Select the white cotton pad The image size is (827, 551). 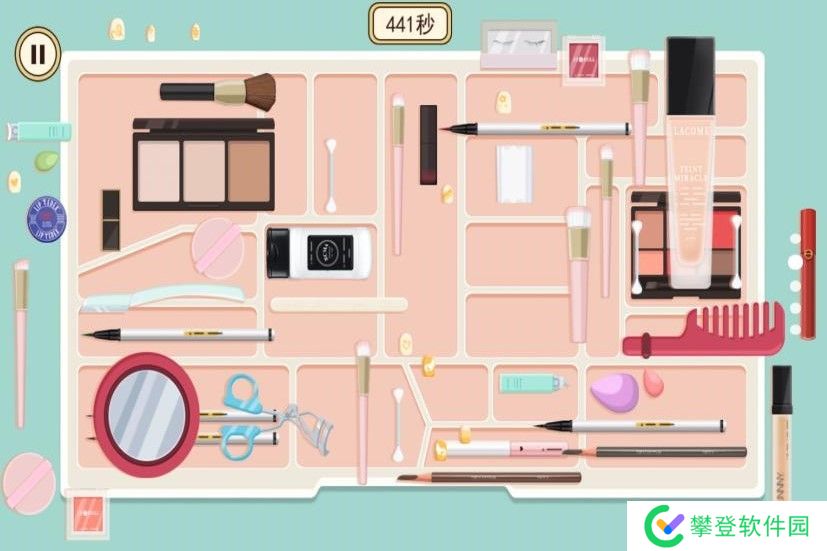[516, 171]
